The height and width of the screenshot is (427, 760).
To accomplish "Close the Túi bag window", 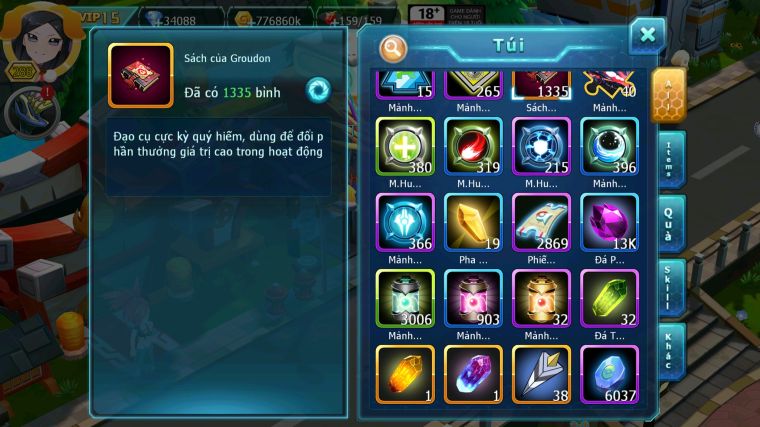I will click(x=647, y=36).
